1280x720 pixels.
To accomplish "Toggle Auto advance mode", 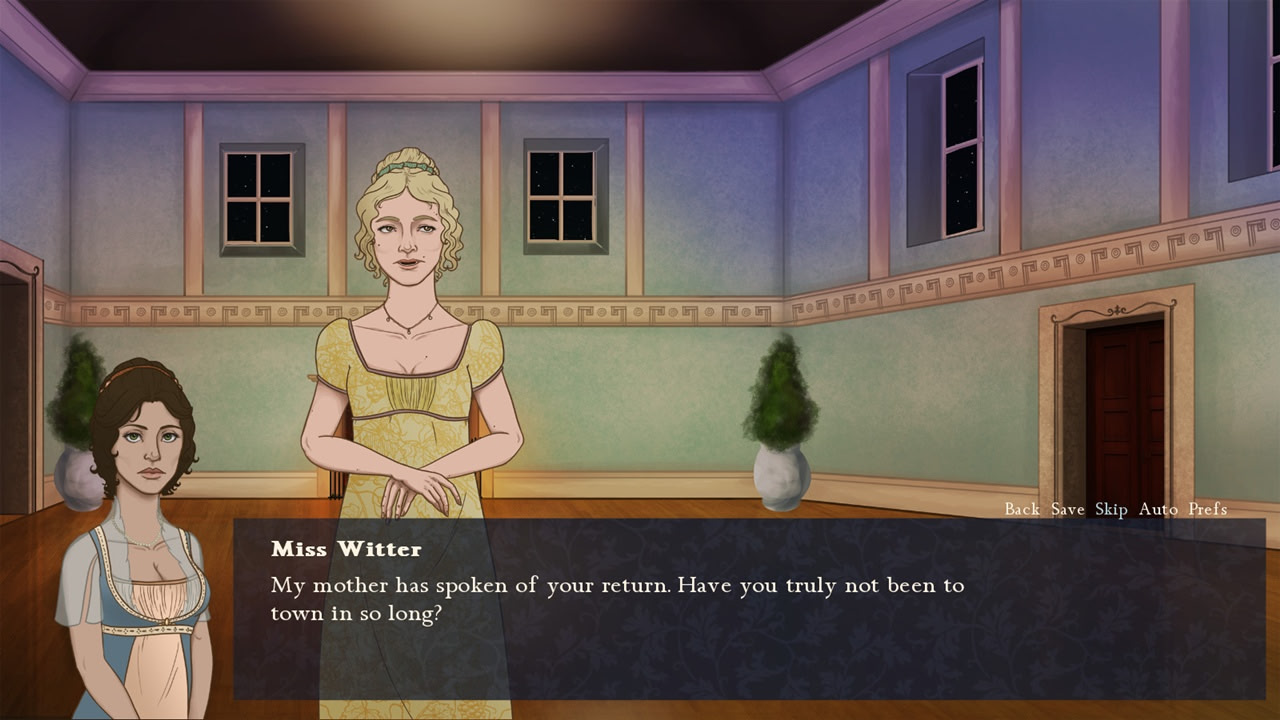I will pyautogui.click(x=1158, y=509).
